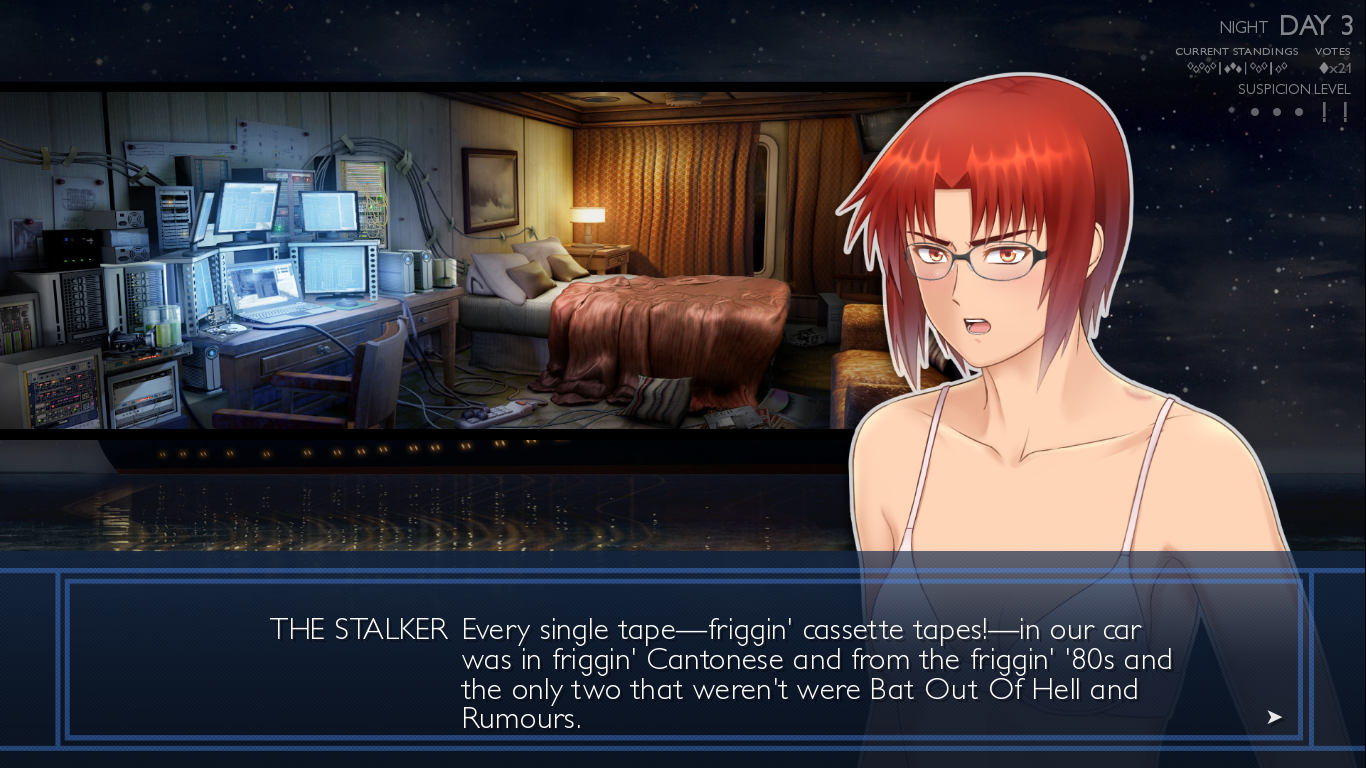Click the SUSPICION LEVEL text
Screen dimensions: 1366x768
pos(1293,88)
